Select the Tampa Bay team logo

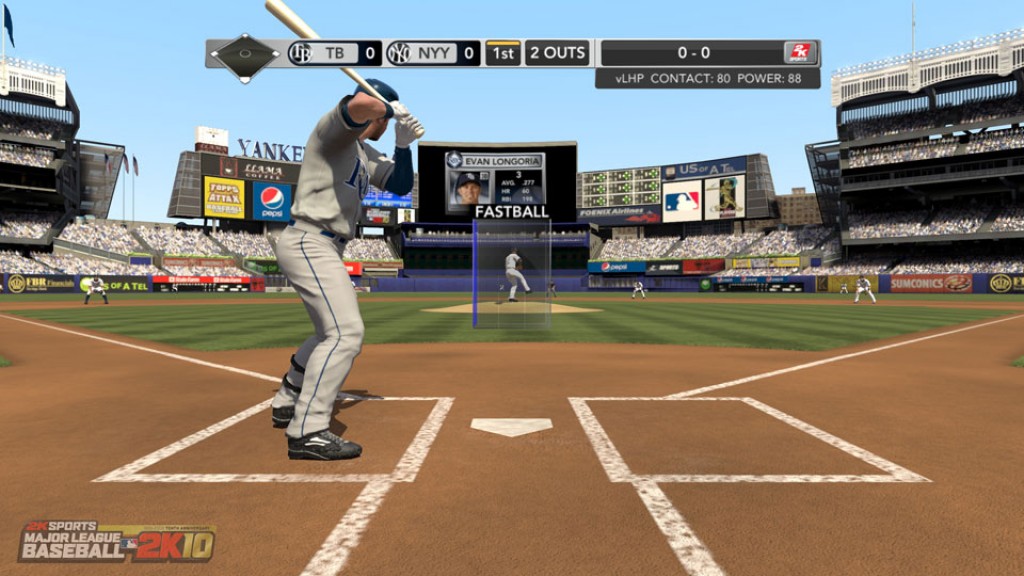[x=300, y=53]
